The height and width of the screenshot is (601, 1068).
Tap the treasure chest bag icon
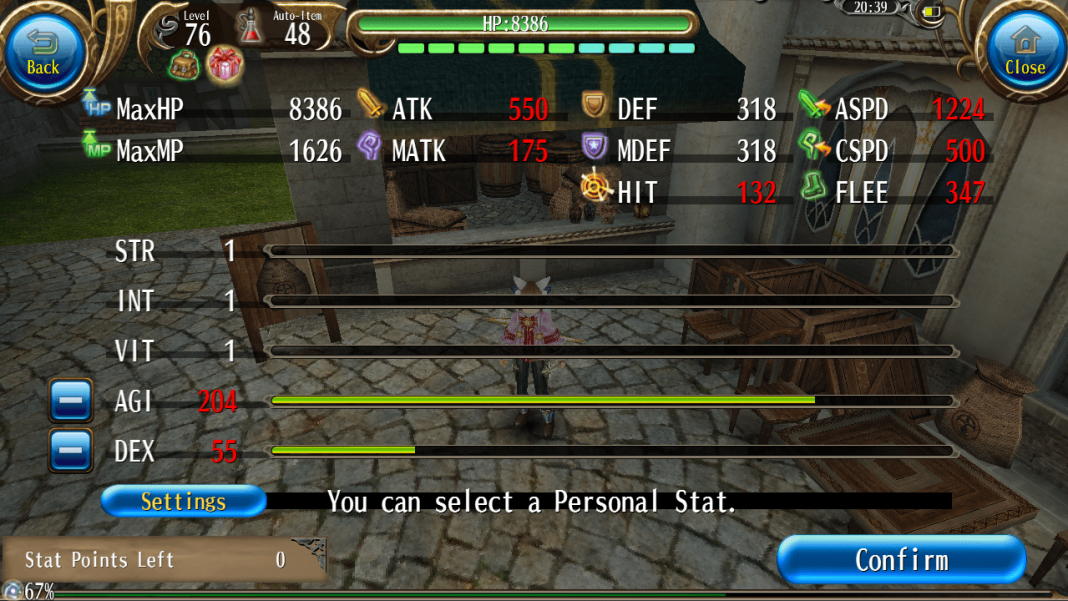(x=185, y=66)
